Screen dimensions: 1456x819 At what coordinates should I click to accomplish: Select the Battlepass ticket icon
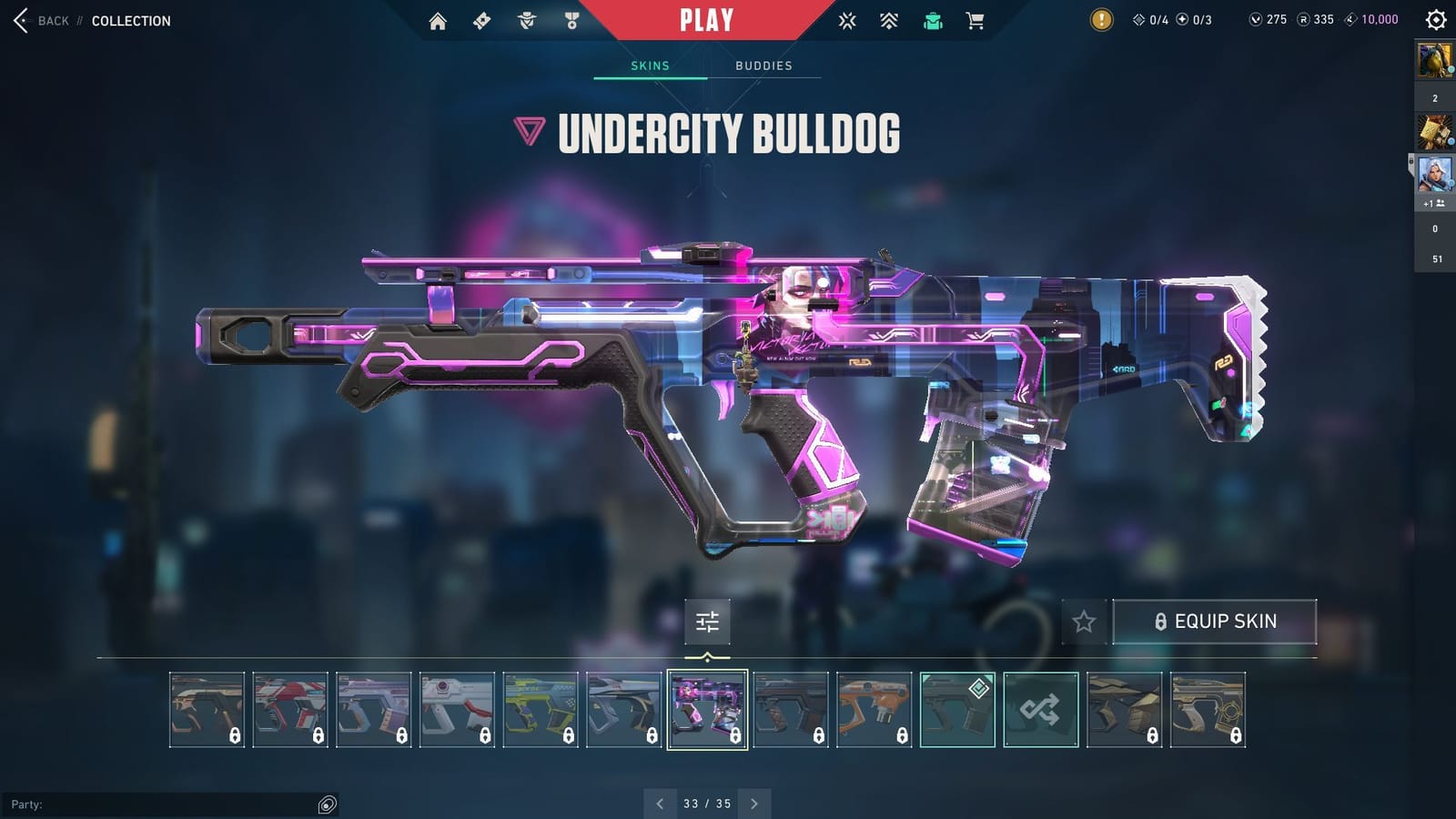pyautogui.click(x=480, y=20)
